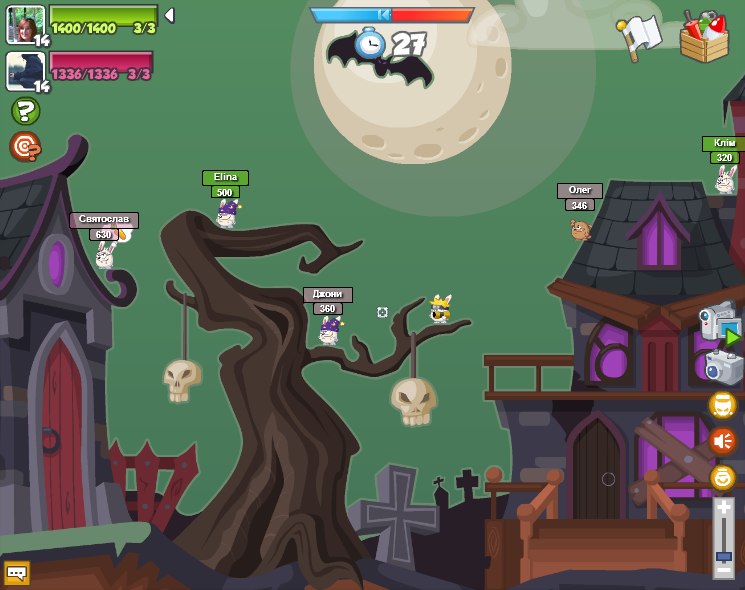This screenshot has height=590, width=745.
Task: Adjust the zoom slider handle
Action: (x=723, y=555)
